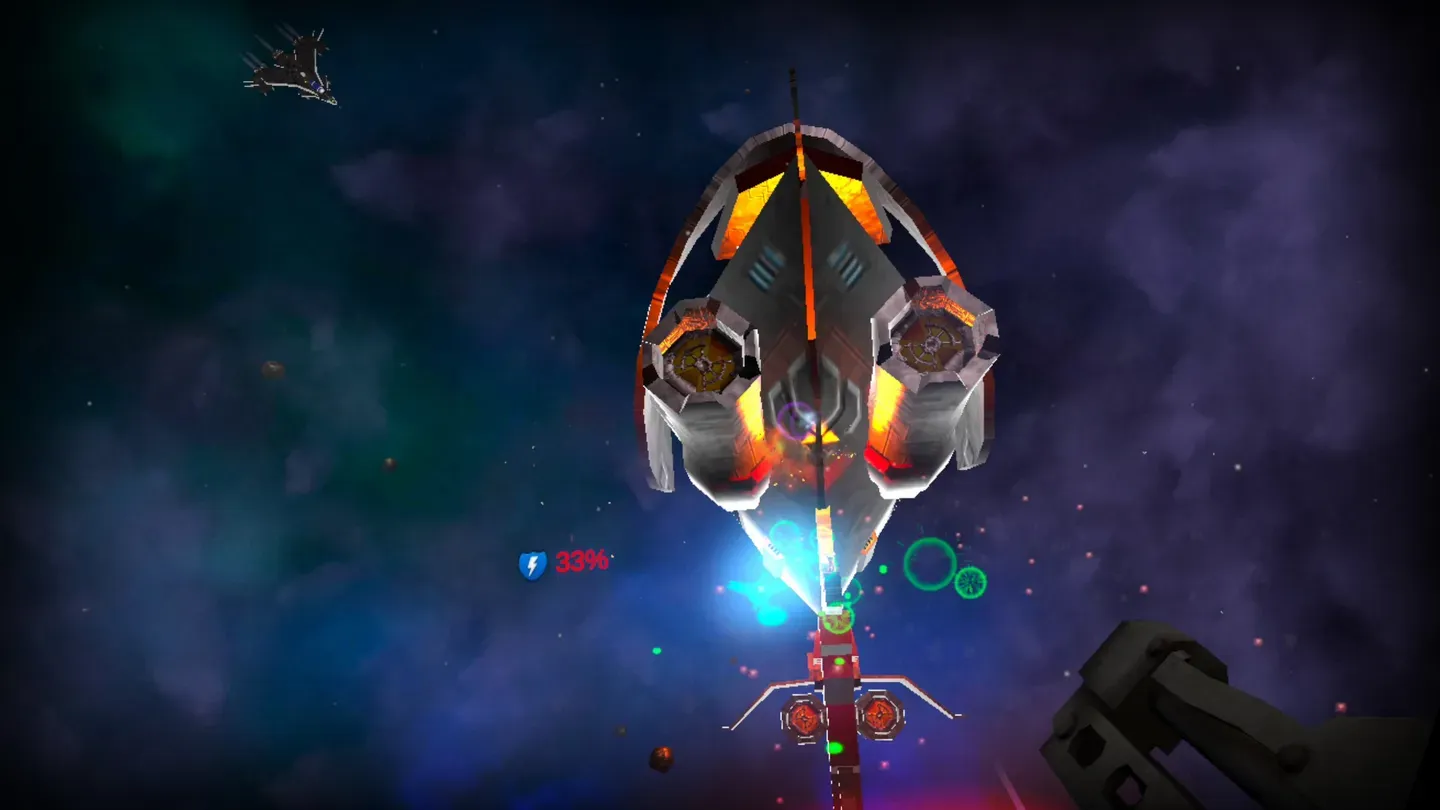Select the blue shield lightning icon

click(x=530, y=566)
